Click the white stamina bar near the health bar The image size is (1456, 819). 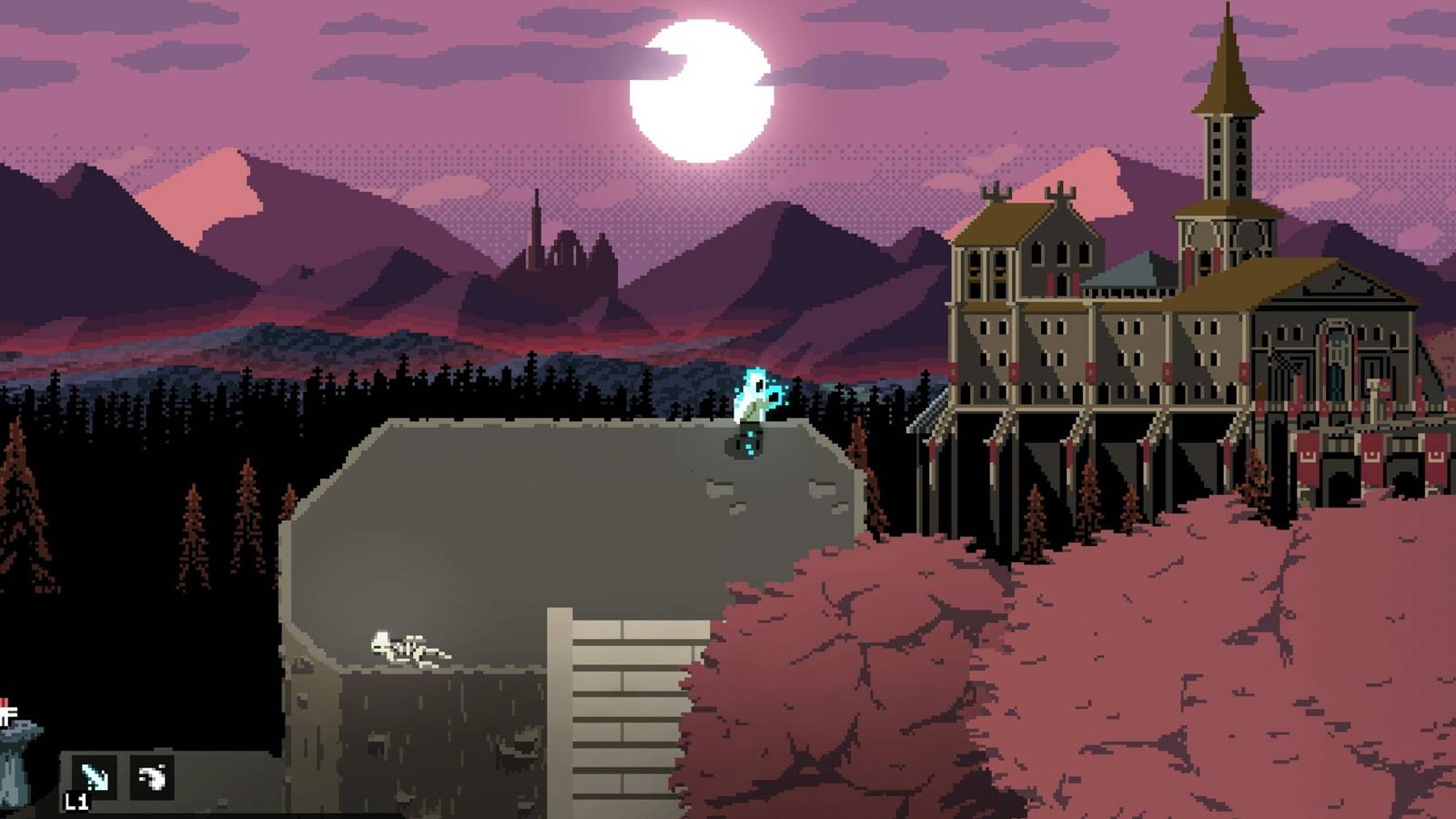coord(9,713)
